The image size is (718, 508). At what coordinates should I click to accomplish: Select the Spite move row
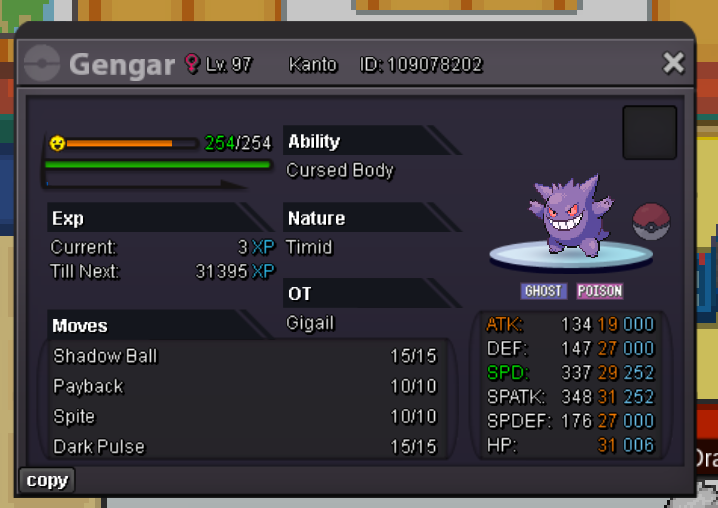point(245,416)
